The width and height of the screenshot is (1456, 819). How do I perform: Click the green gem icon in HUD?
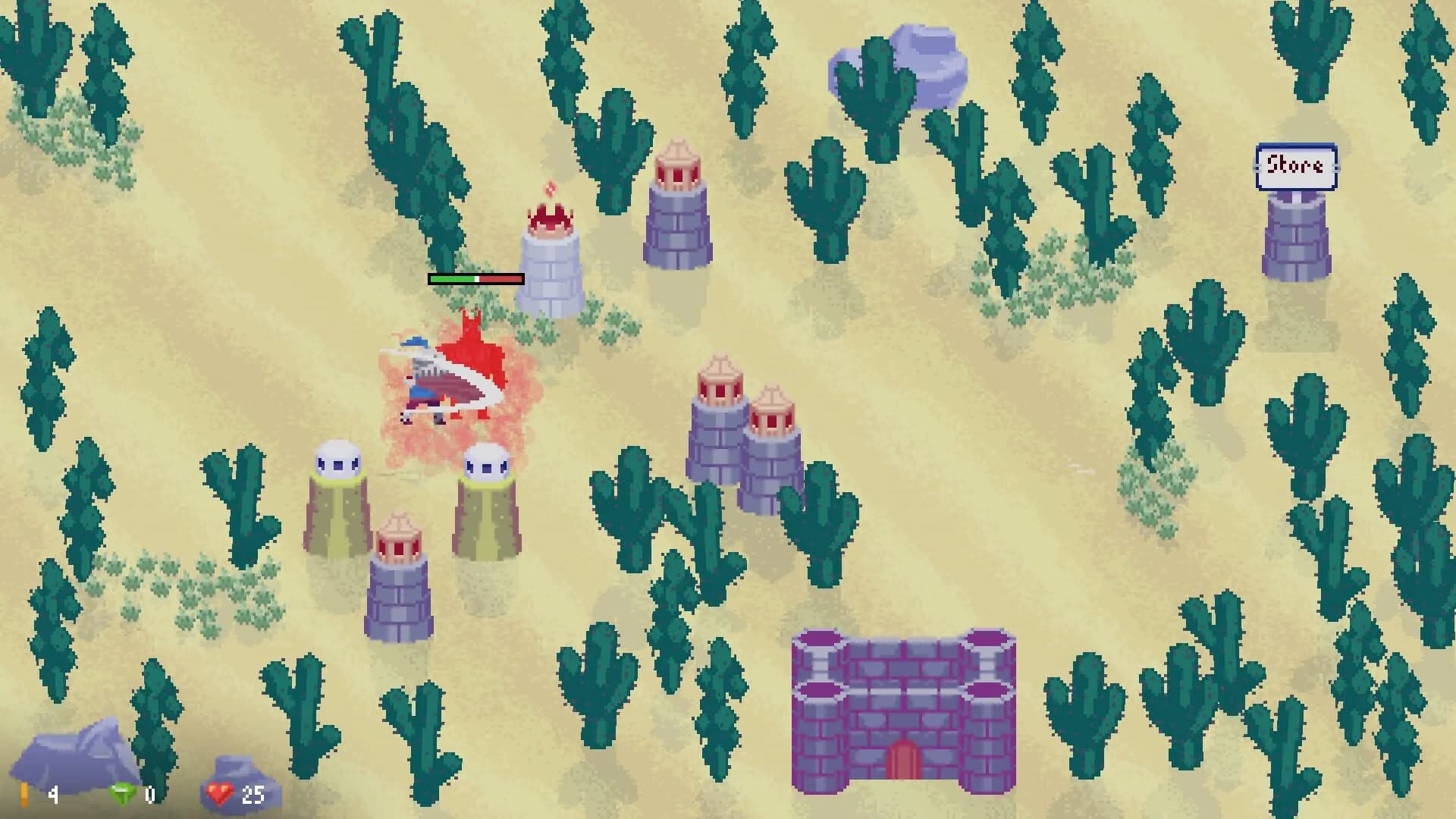pos(121,793)
